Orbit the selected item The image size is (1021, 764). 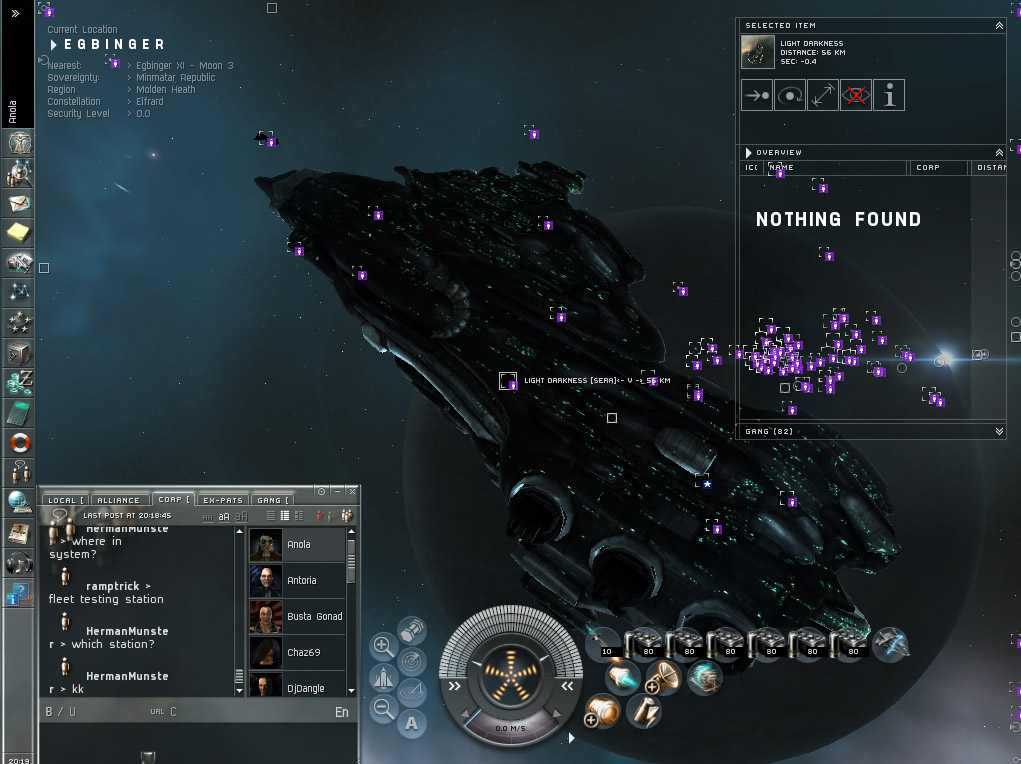(790, 96)
